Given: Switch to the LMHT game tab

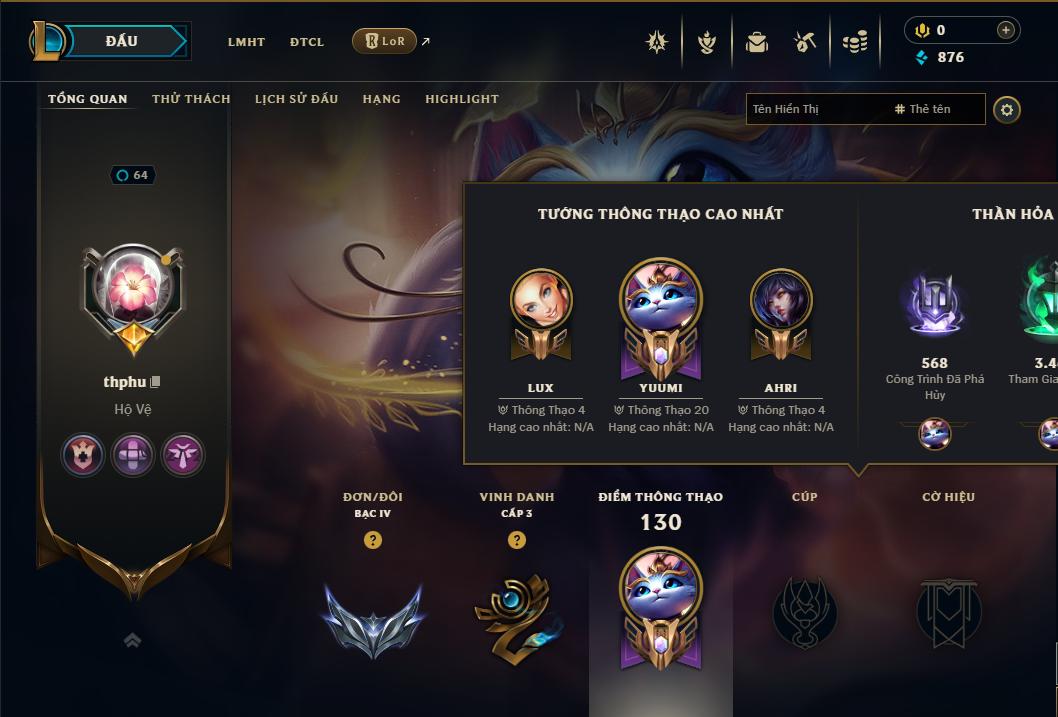Looking at the screenshot, I should click(x=246, y=42).
